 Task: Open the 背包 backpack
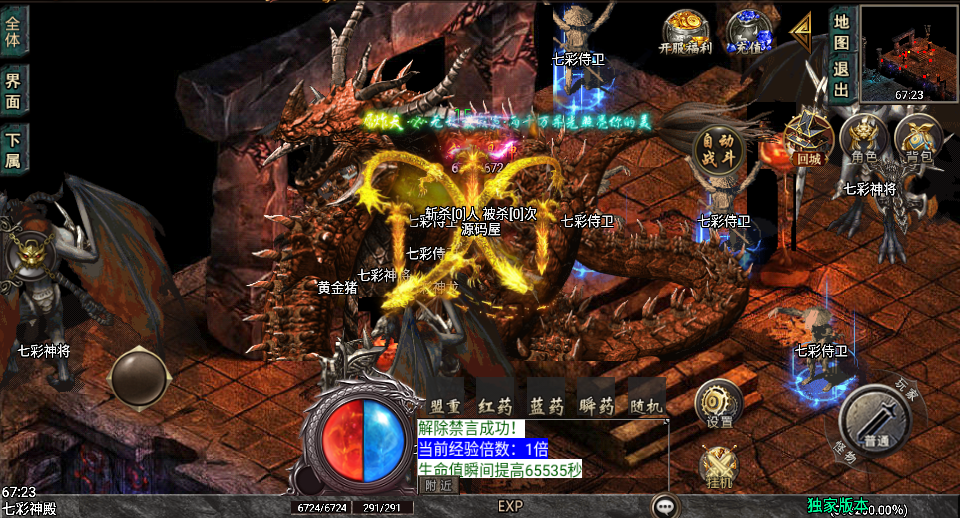point(917,138)
